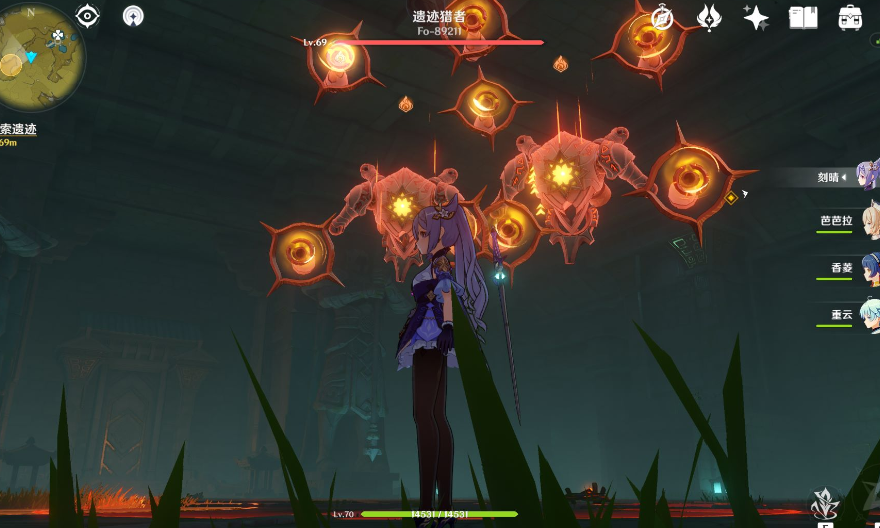Viewport: 880px width, 528px height.
Task: Open the backpack inventory icon
Action: [850, 17]
